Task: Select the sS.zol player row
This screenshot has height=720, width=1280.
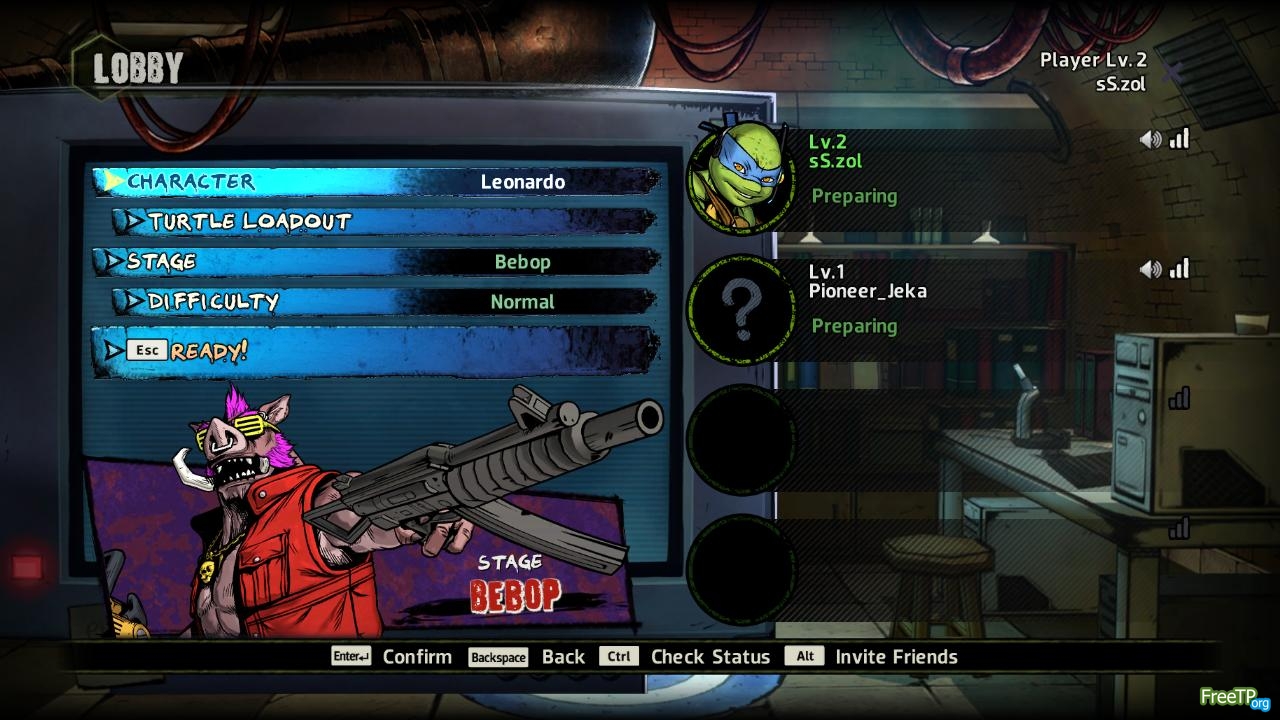Action: (x=960, y=170)
